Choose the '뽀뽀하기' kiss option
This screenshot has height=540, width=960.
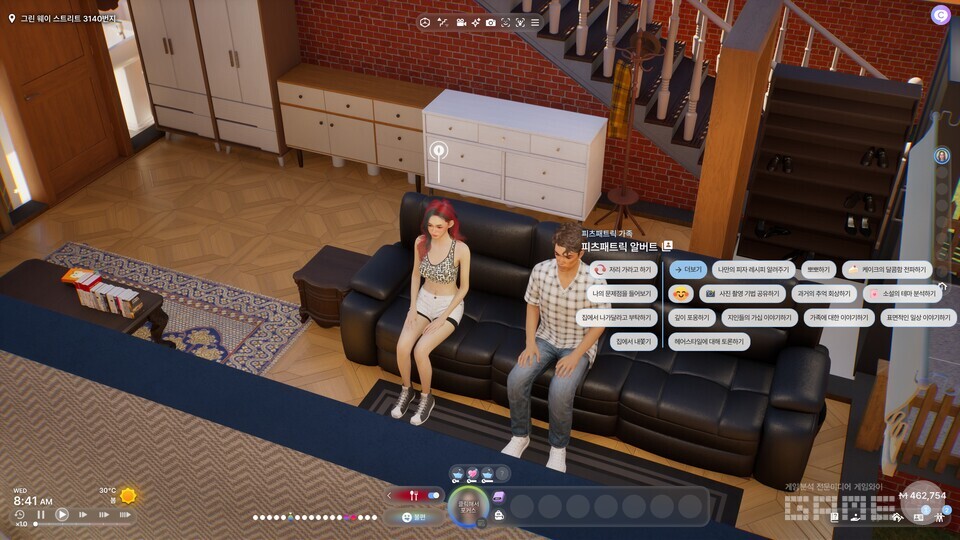[x=820, y=269]
